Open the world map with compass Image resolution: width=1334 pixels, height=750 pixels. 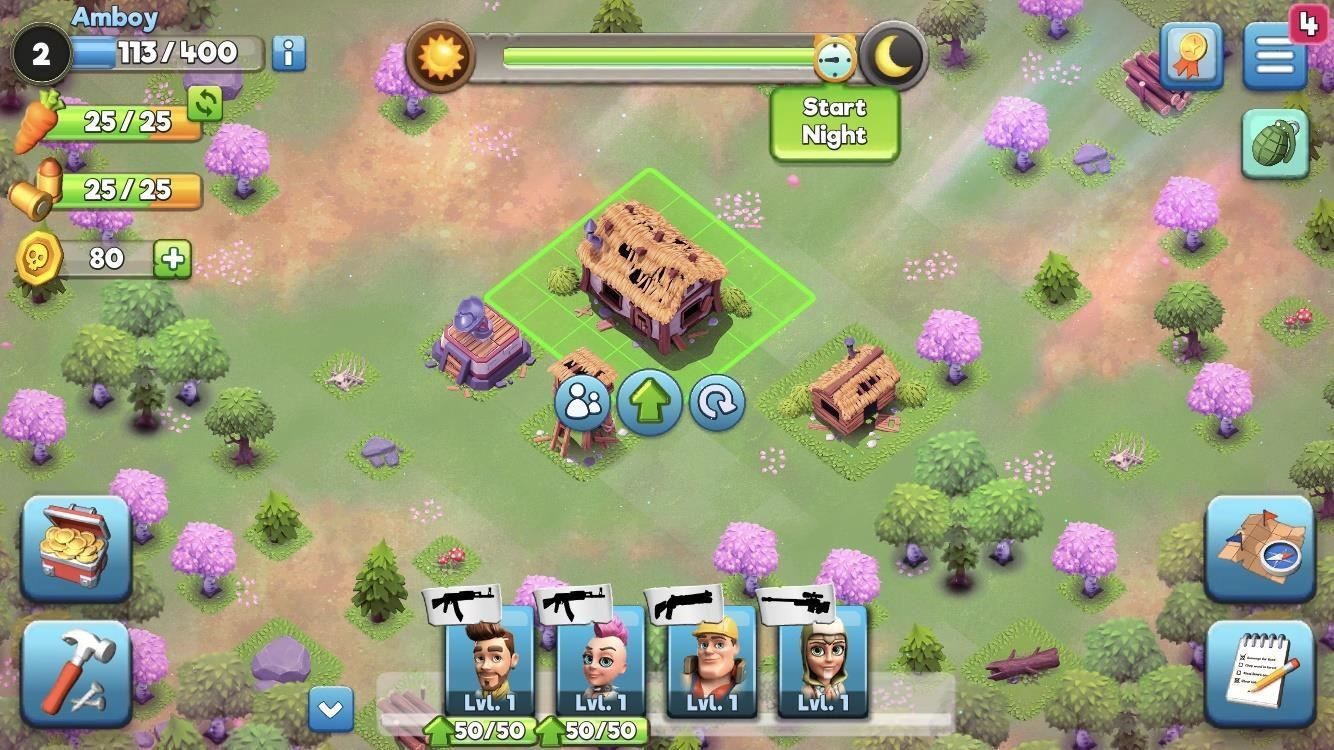tap(1259, 549)
